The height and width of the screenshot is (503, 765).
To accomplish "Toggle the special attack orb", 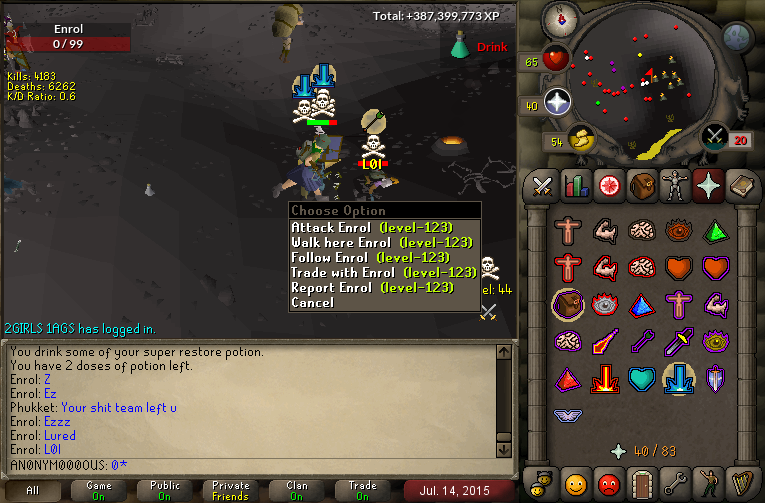I will [715, 137].
